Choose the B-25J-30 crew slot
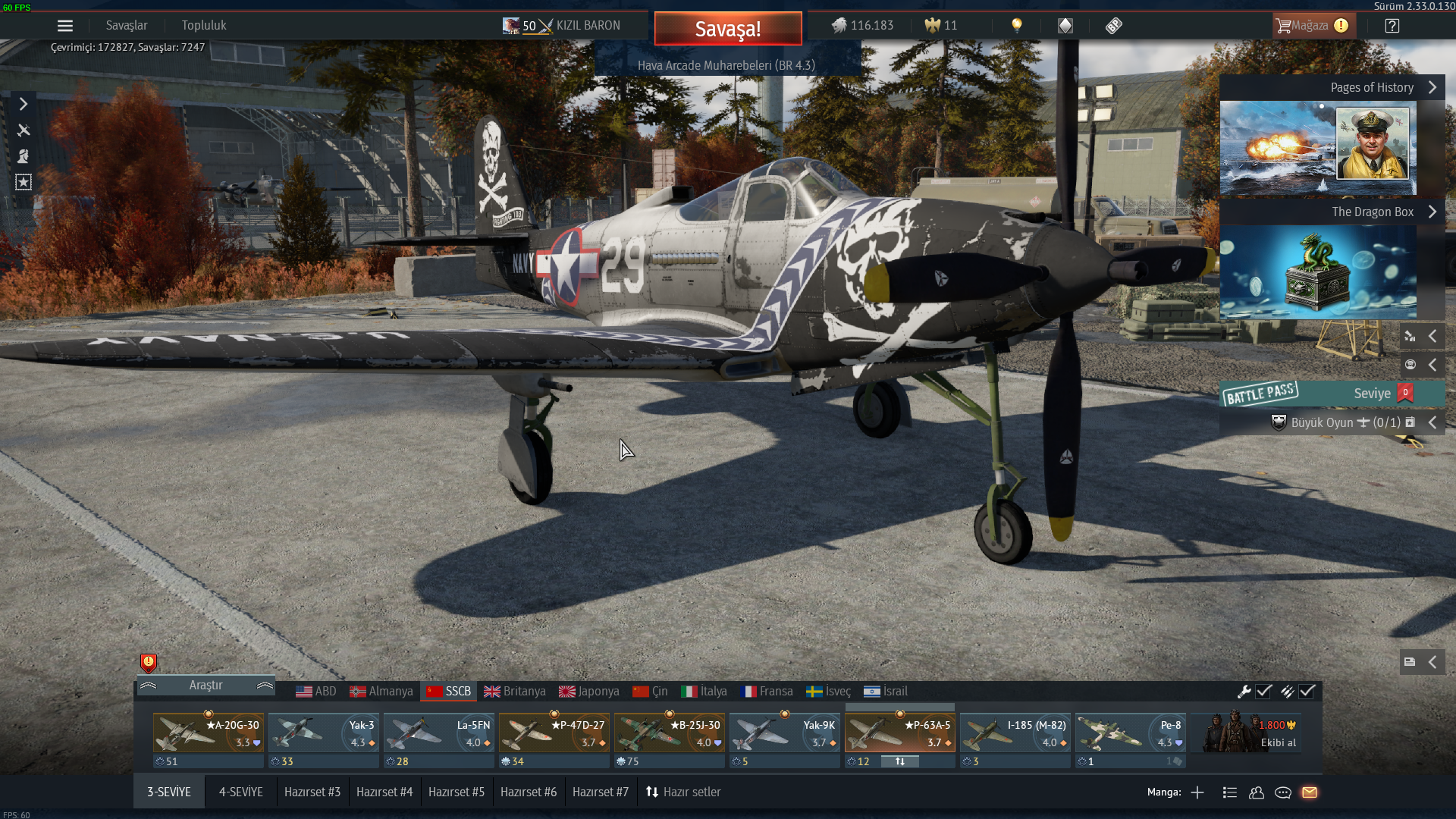The width and height of the screenshot is (1456, 819). (670, 733)
